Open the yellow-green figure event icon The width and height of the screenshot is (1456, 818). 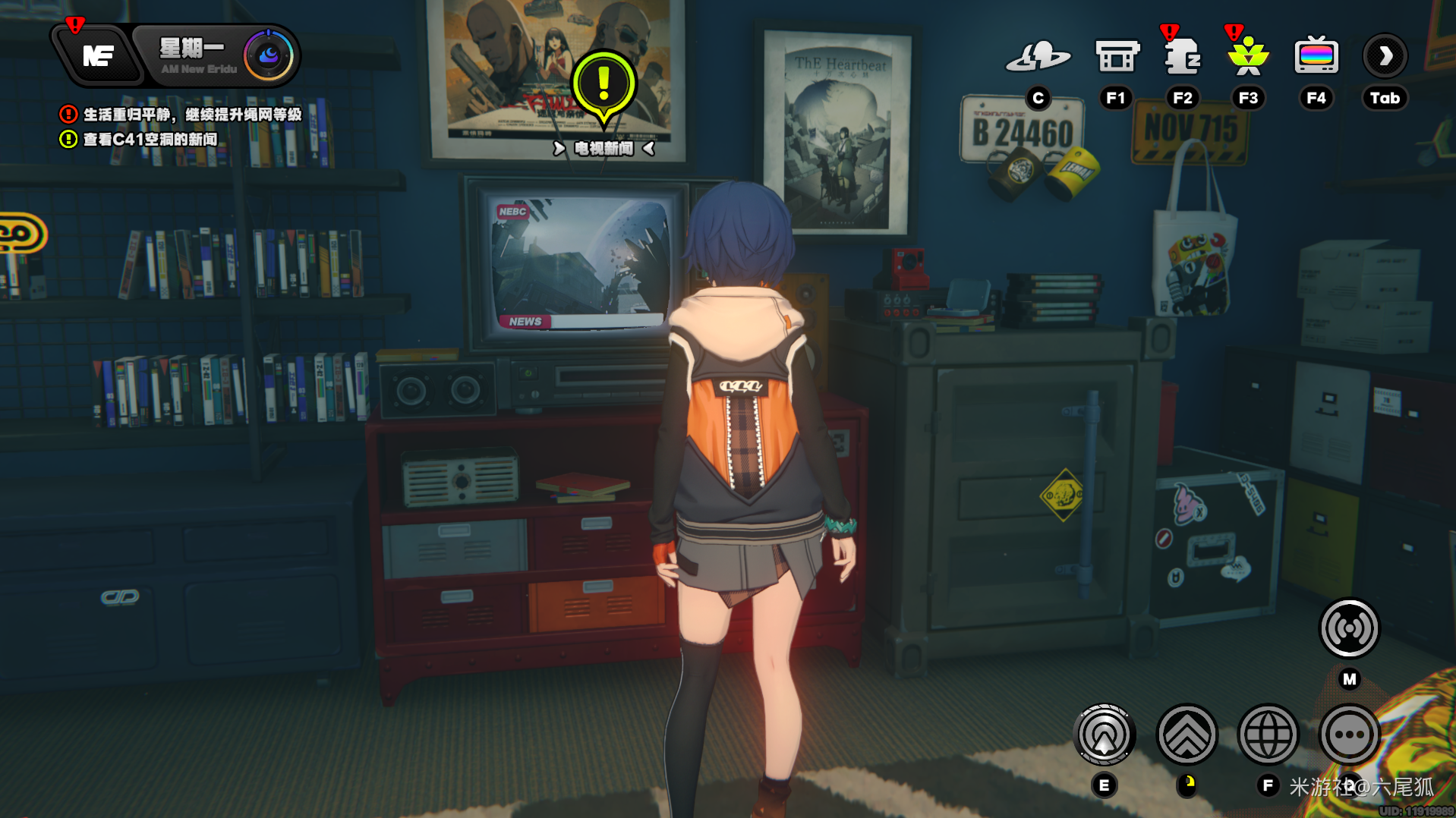pyautogui.click(x=1248, y=57)
